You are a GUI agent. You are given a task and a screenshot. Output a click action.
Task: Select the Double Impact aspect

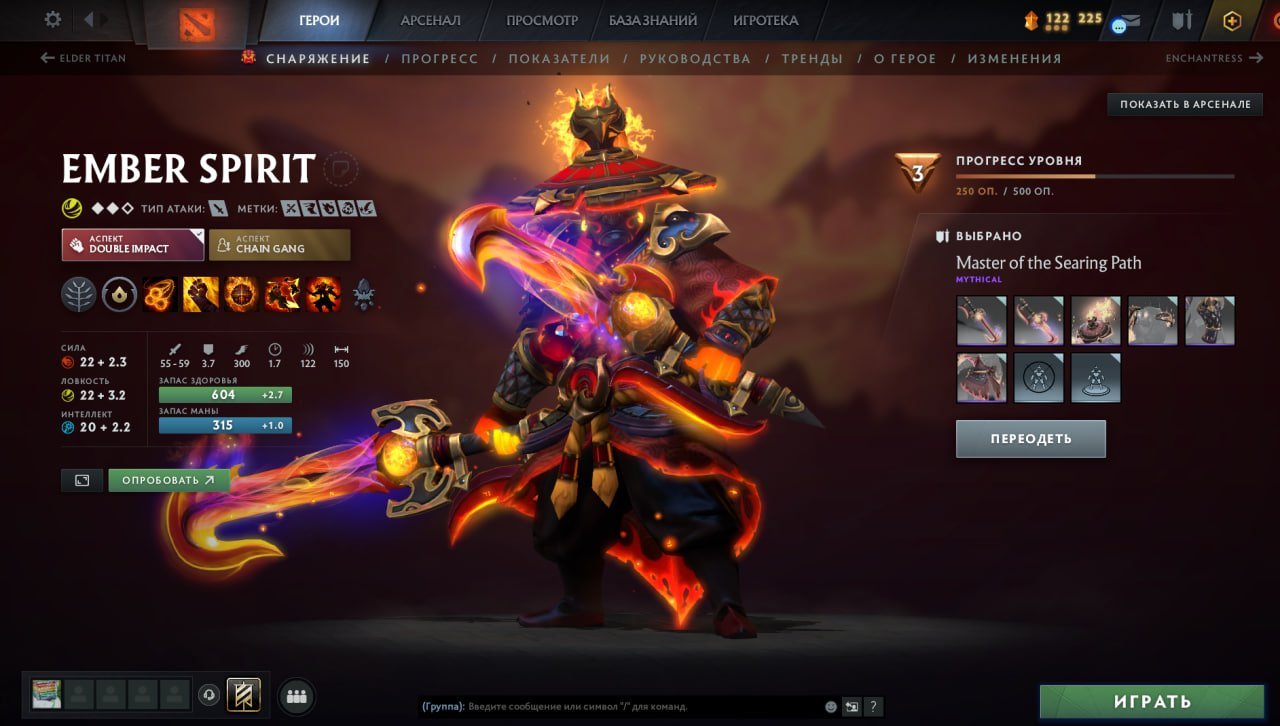132,243
